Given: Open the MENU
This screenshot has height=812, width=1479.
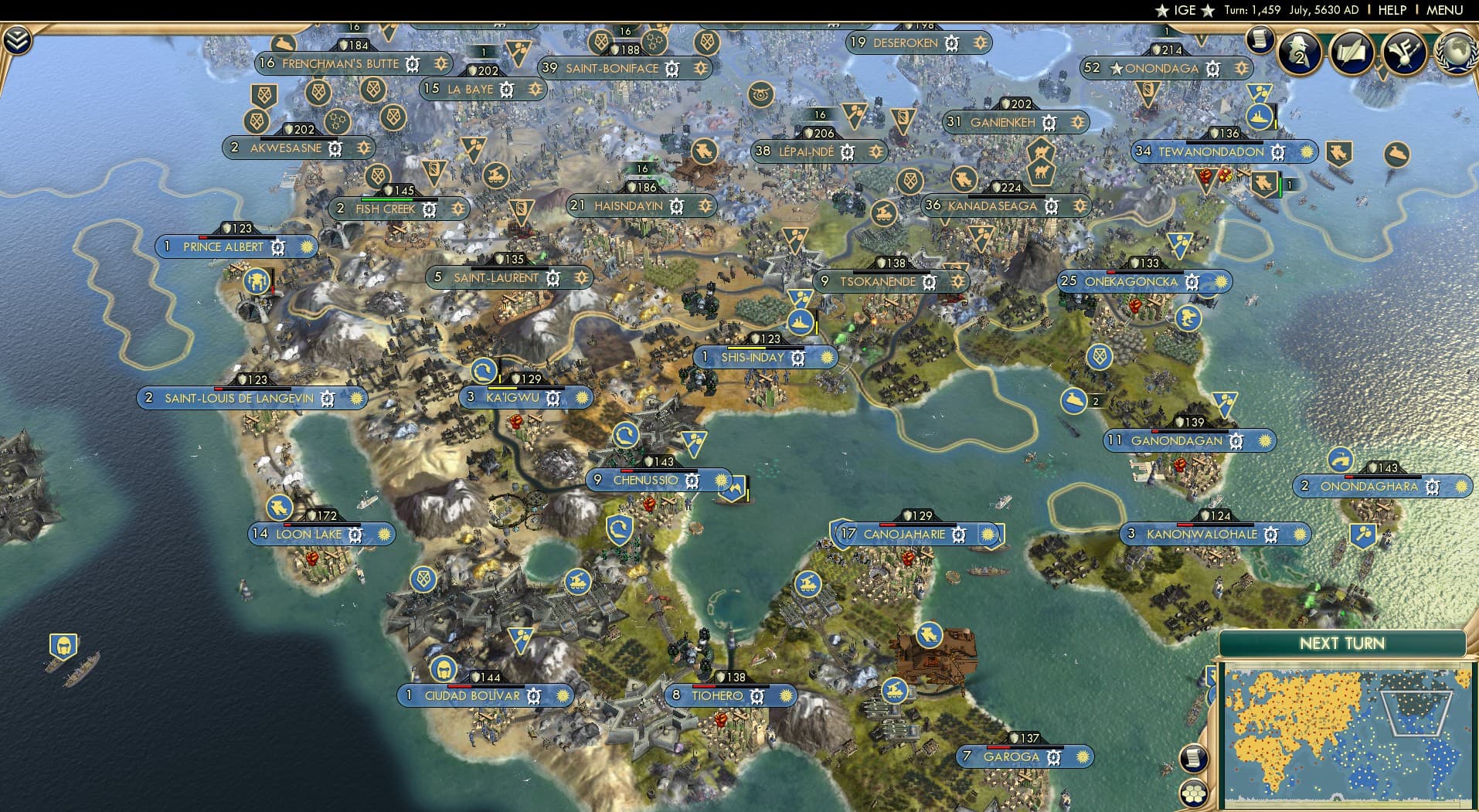Looking at the screenshot, I should pos(1443,10).
